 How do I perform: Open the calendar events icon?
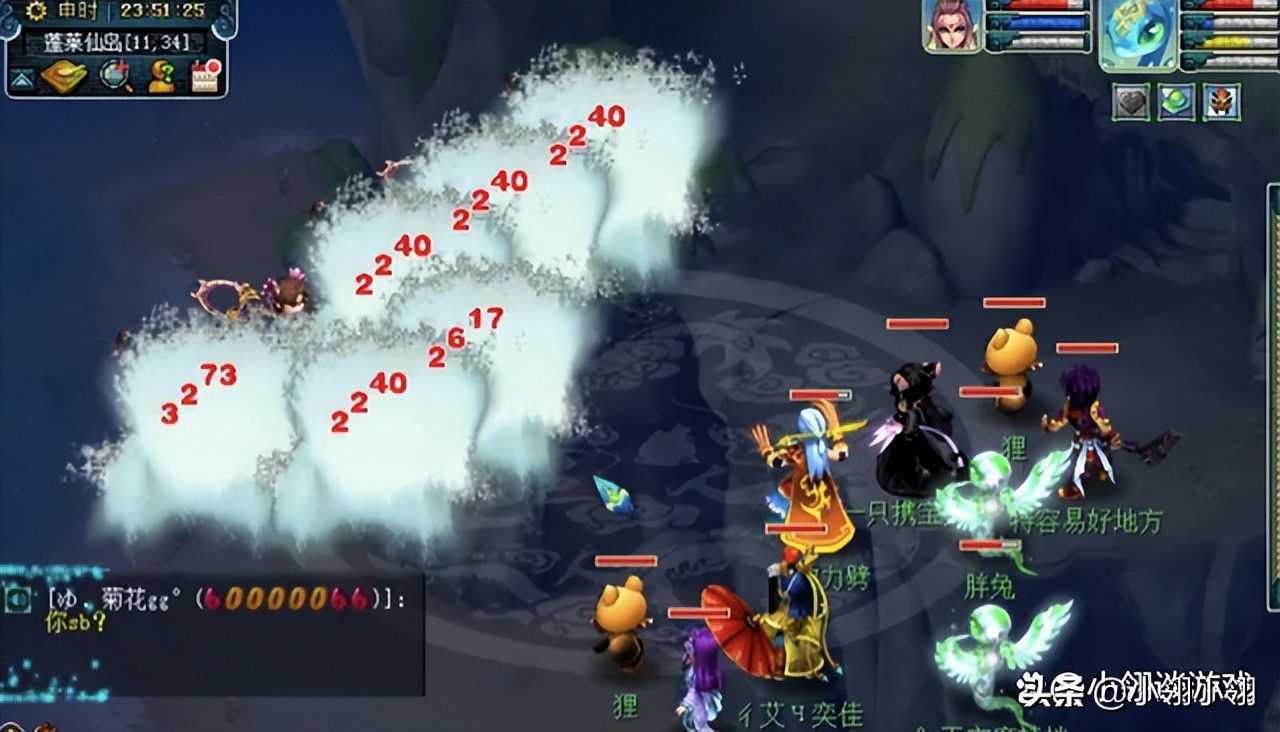(x=205, y=76)
